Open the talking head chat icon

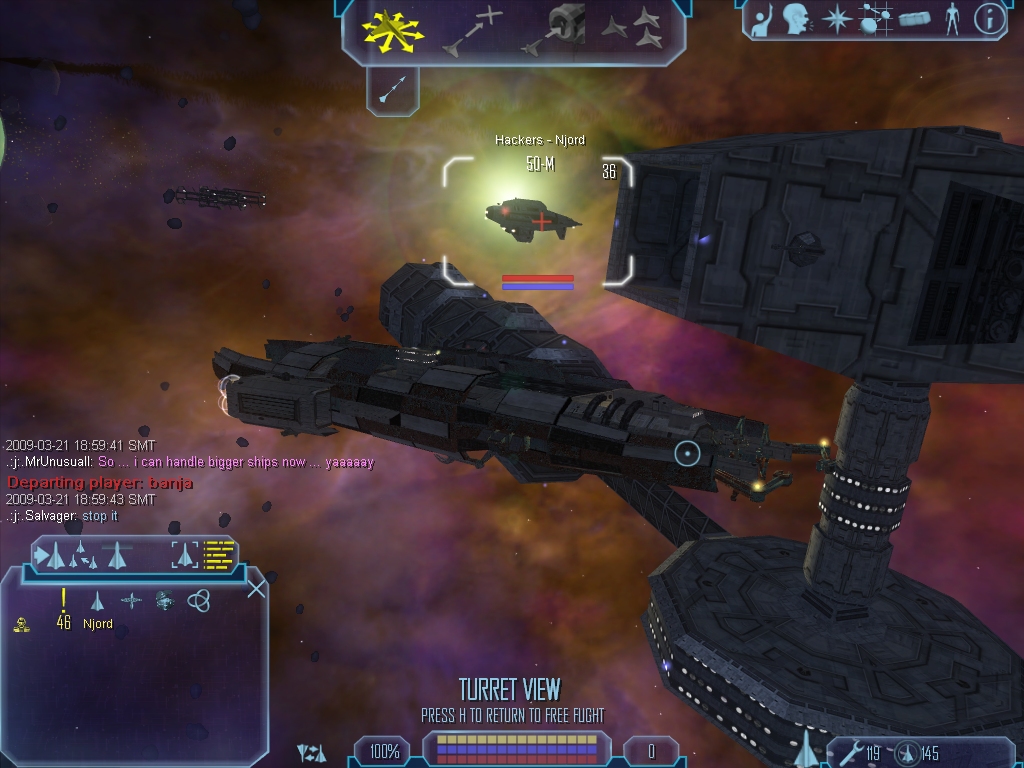pyautogui.click(x=795, y=19)
